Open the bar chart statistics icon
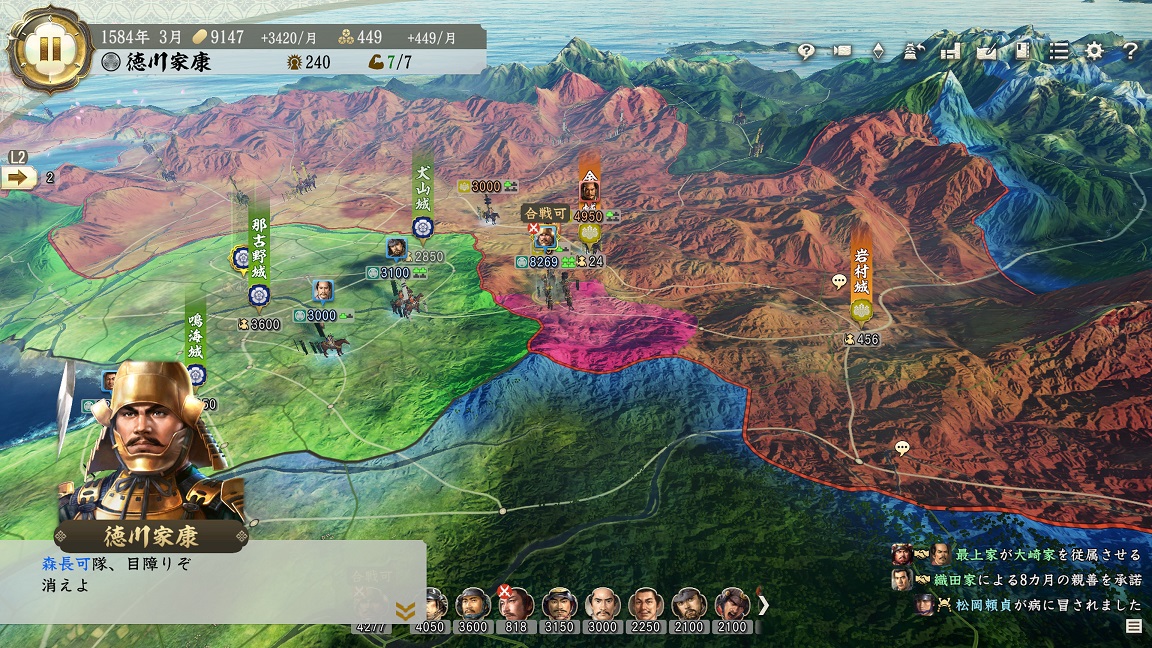The width and height of the screenshot is (1152, 648). click(x=950, y=51)
